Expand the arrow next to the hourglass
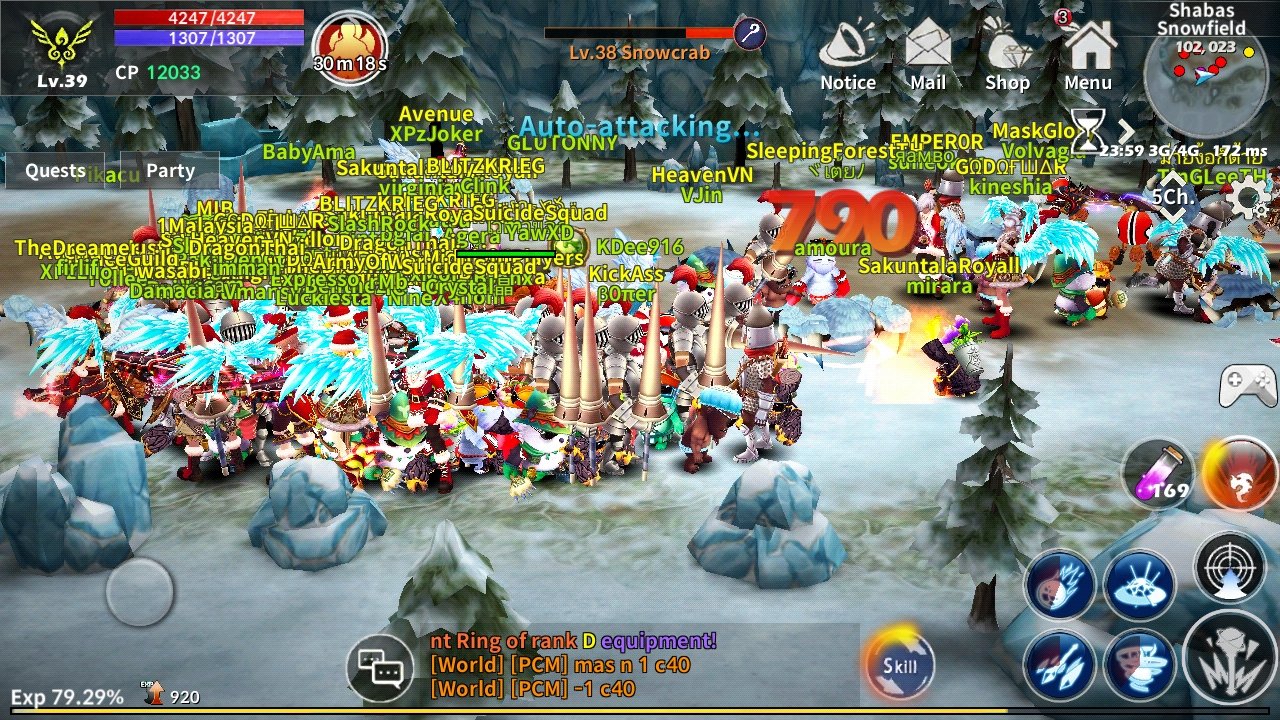The width and height of the screenshot is (1280, 720). [1127, 131]
